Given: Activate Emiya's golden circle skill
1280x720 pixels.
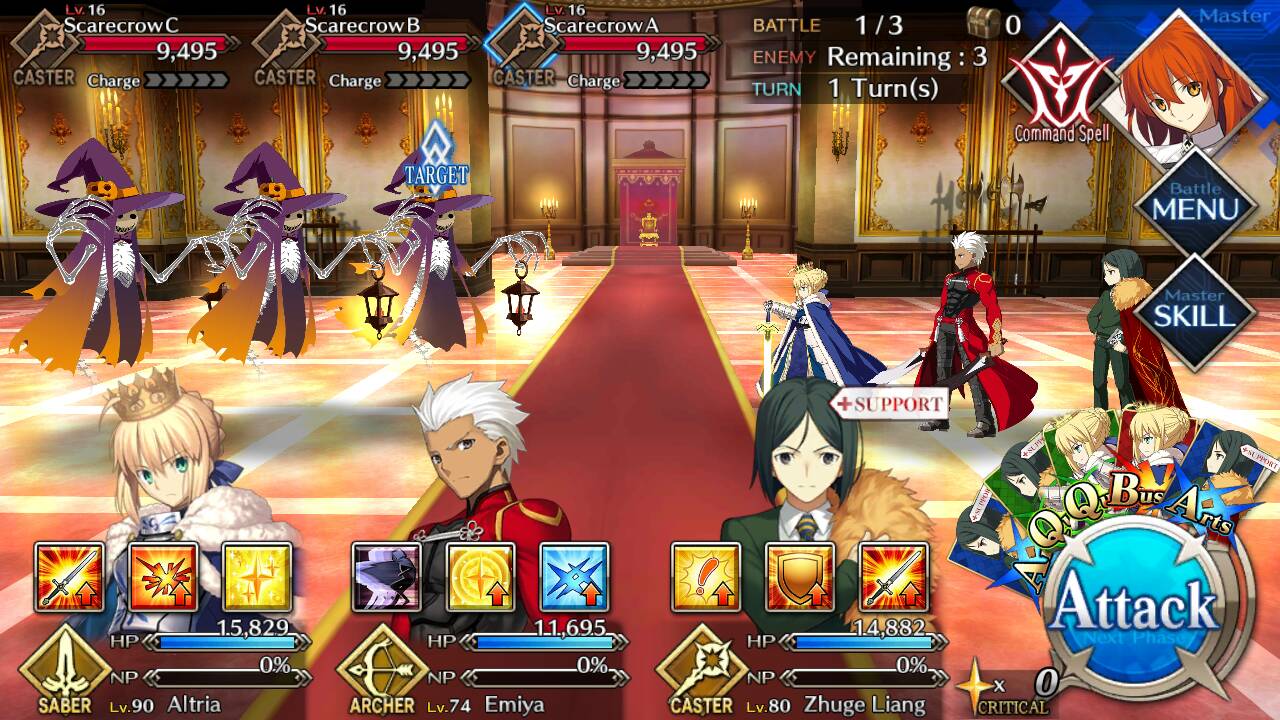Looking at the screenshot, I should pyautogui.click(x=481, y=577).
